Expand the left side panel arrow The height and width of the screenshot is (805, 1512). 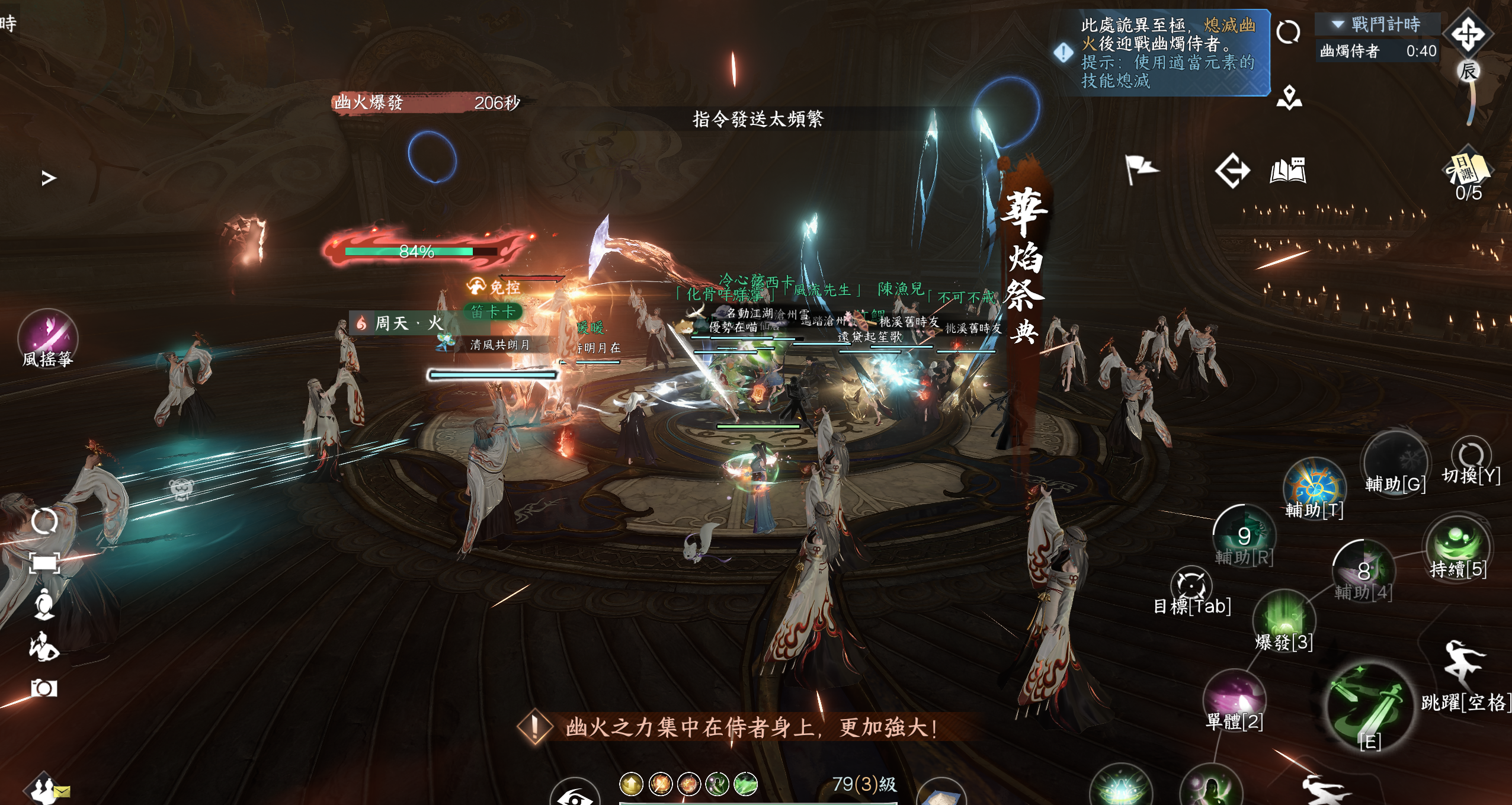pos(49,178)
